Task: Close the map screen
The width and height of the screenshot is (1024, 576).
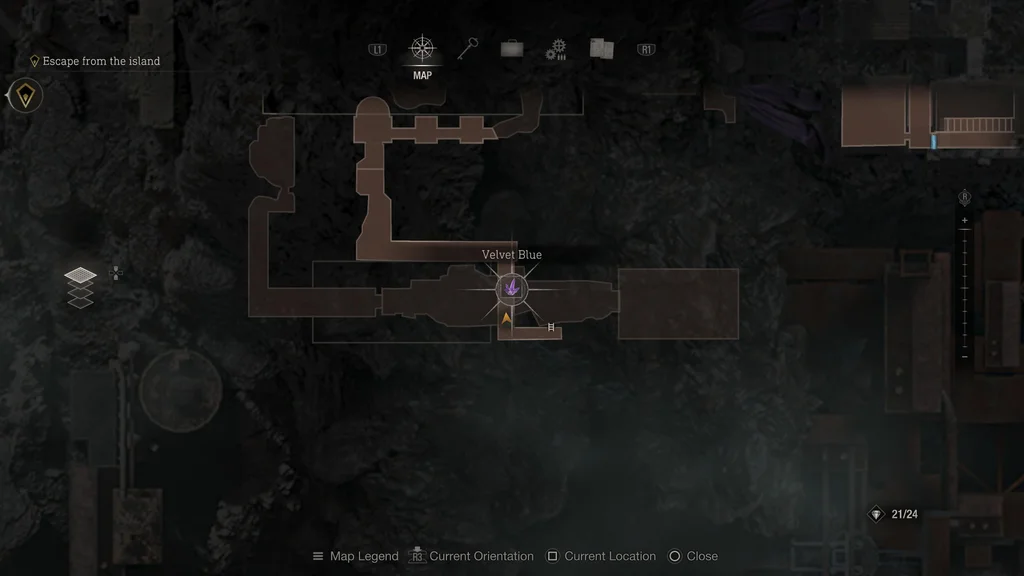Action: pyautogui.click(x=692, y=556)
